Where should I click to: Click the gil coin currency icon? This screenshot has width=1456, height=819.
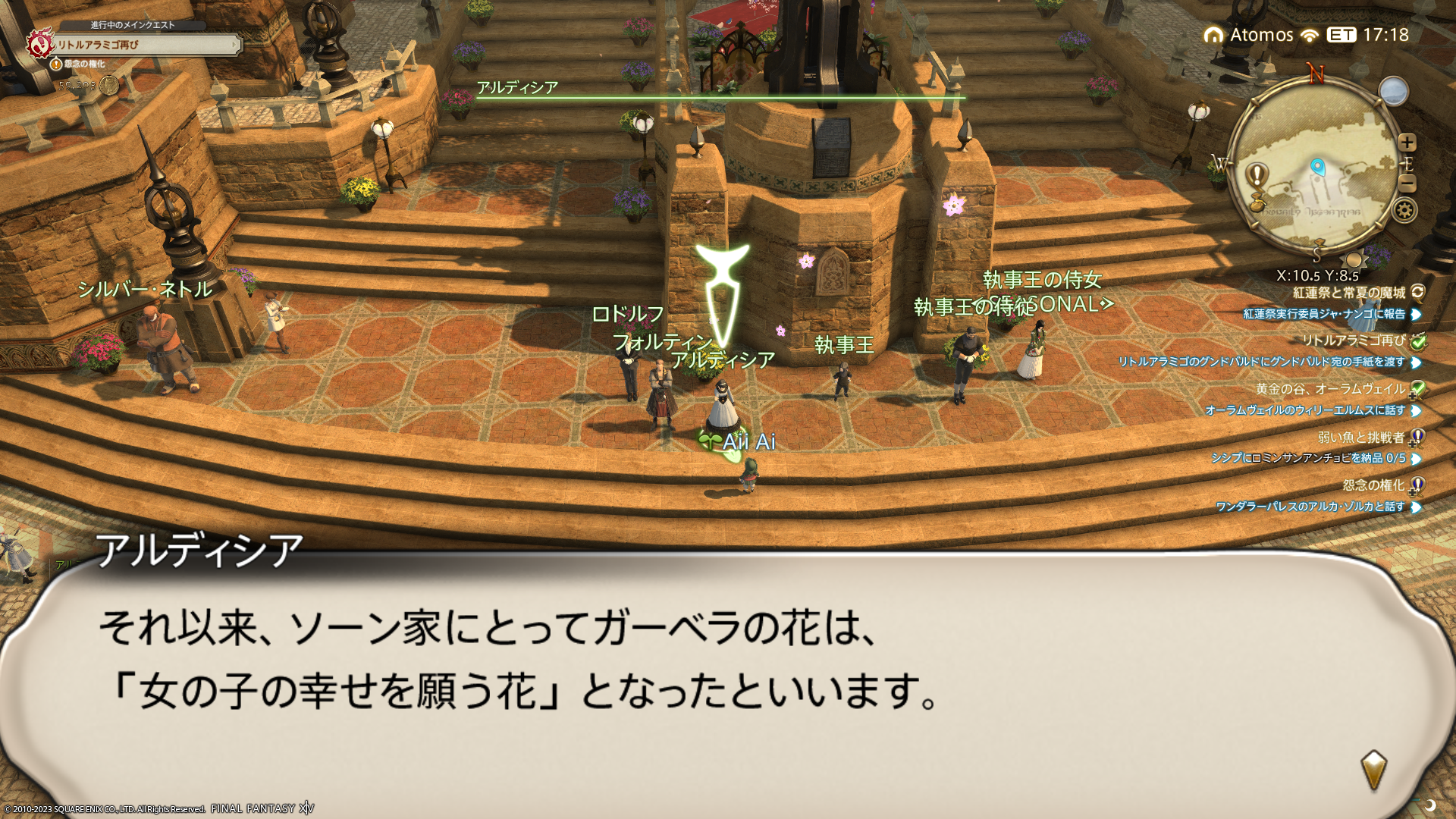click(x=109, y=85)
